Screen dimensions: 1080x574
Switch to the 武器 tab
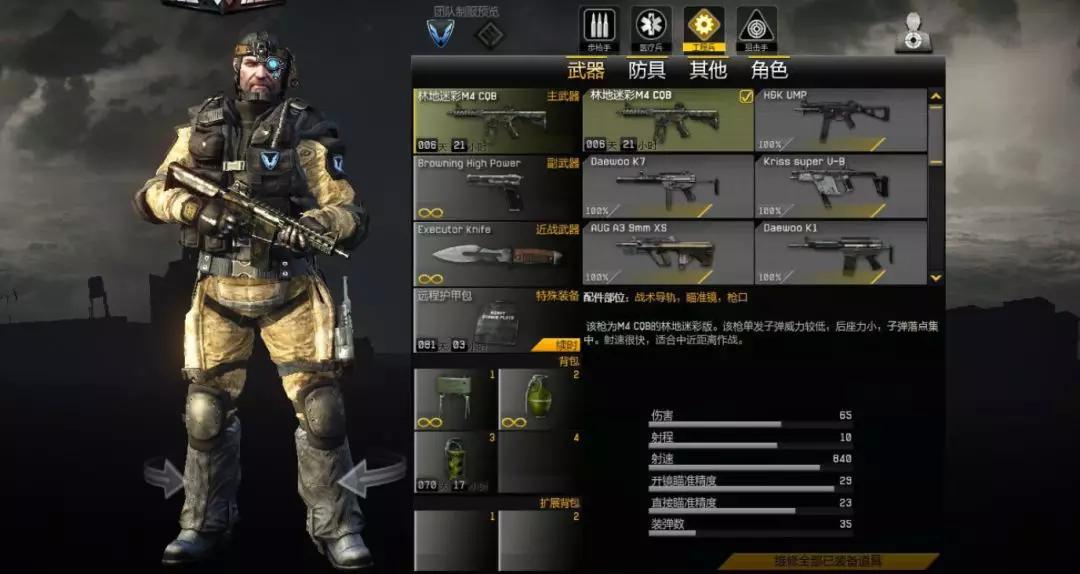586,70
